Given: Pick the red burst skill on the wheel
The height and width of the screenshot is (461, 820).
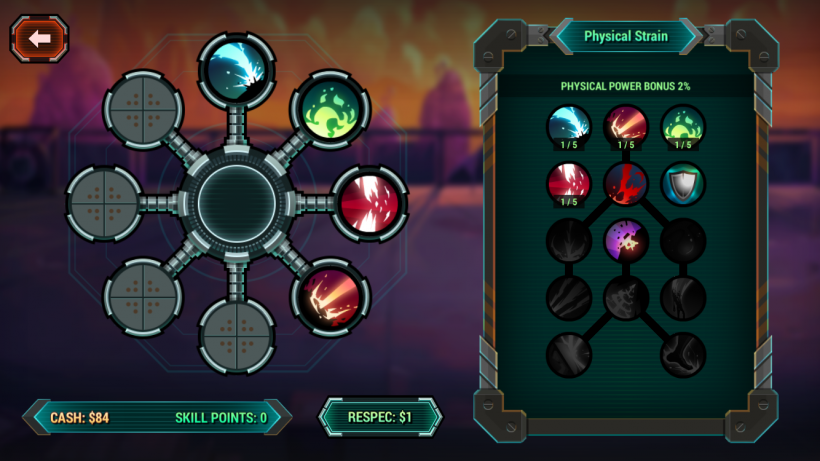Looking at the screenshot, I should tap(368, 203).
